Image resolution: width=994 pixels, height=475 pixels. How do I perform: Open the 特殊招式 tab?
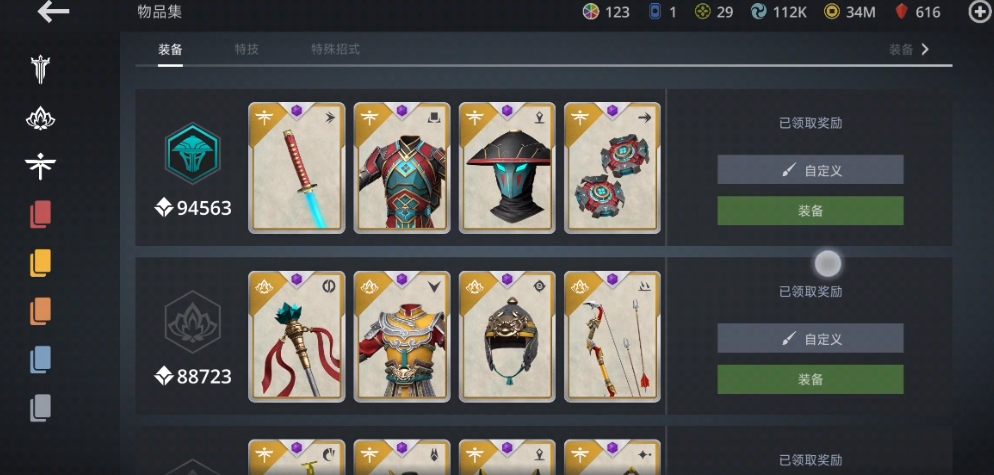335,49
